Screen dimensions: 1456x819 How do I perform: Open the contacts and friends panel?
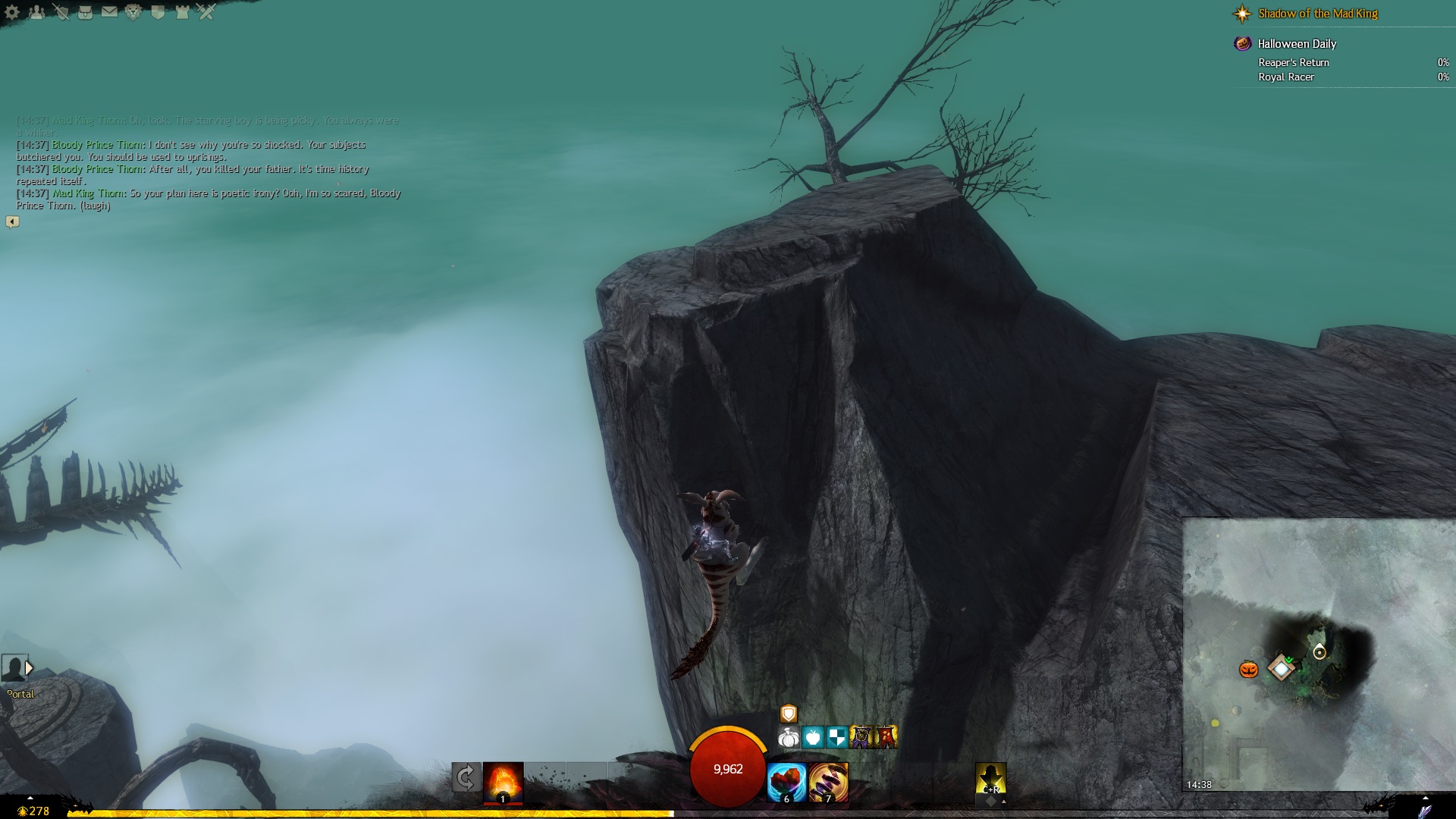36,12
